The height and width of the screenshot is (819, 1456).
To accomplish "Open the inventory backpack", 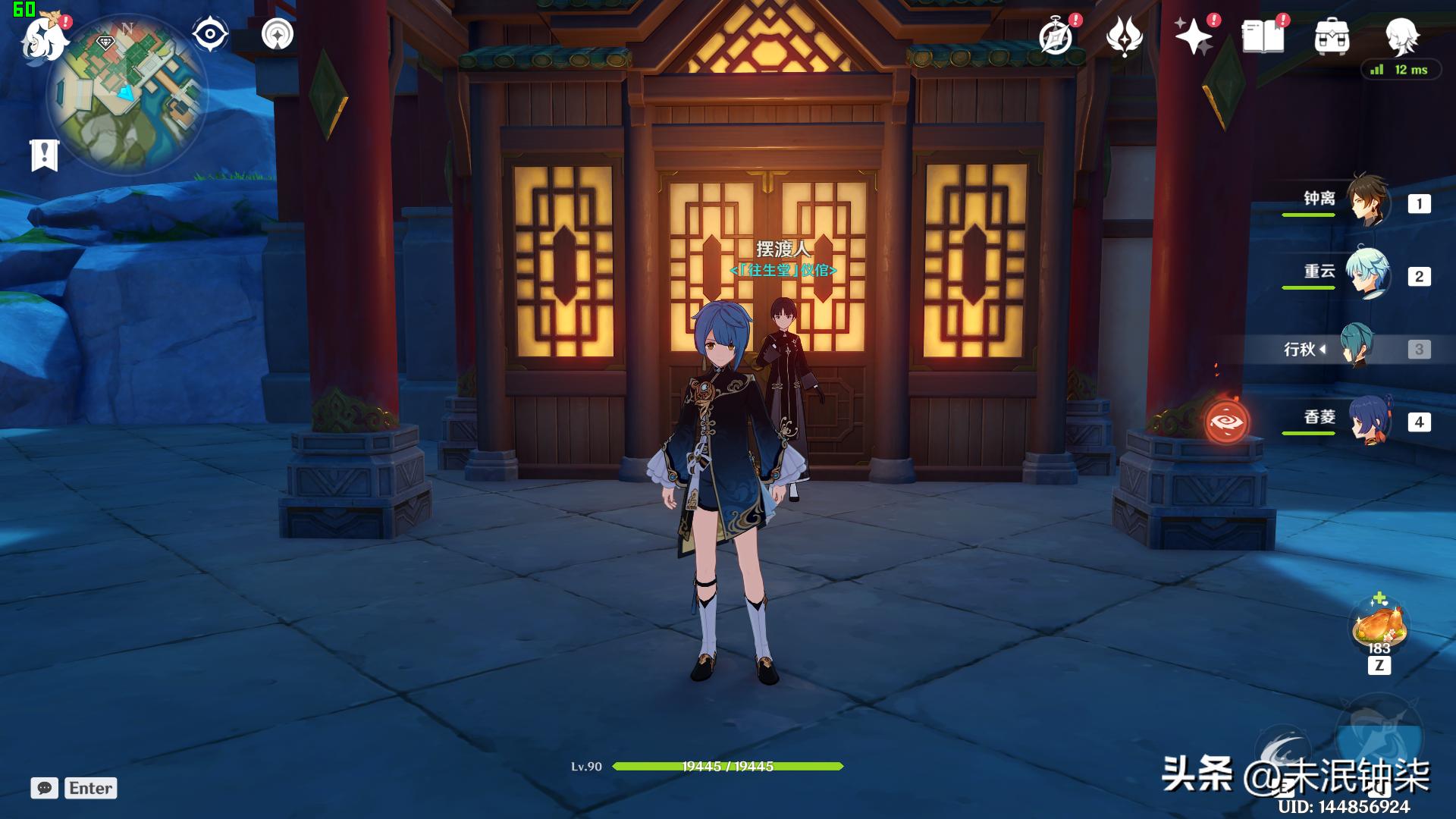I will click(x=1332, y=36).
